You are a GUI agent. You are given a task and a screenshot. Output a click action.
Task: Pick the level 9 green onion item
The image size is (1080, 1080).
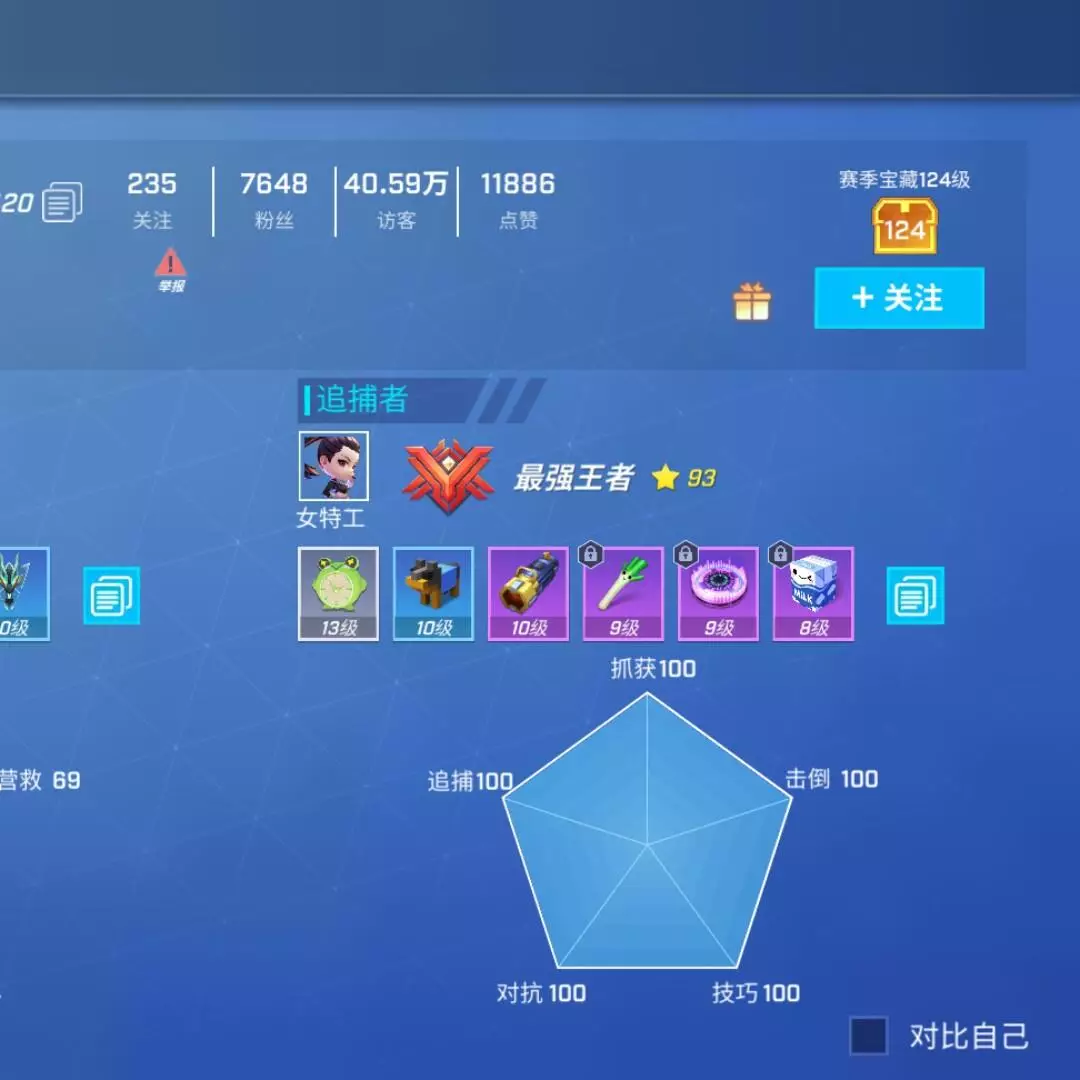point(623,593)
